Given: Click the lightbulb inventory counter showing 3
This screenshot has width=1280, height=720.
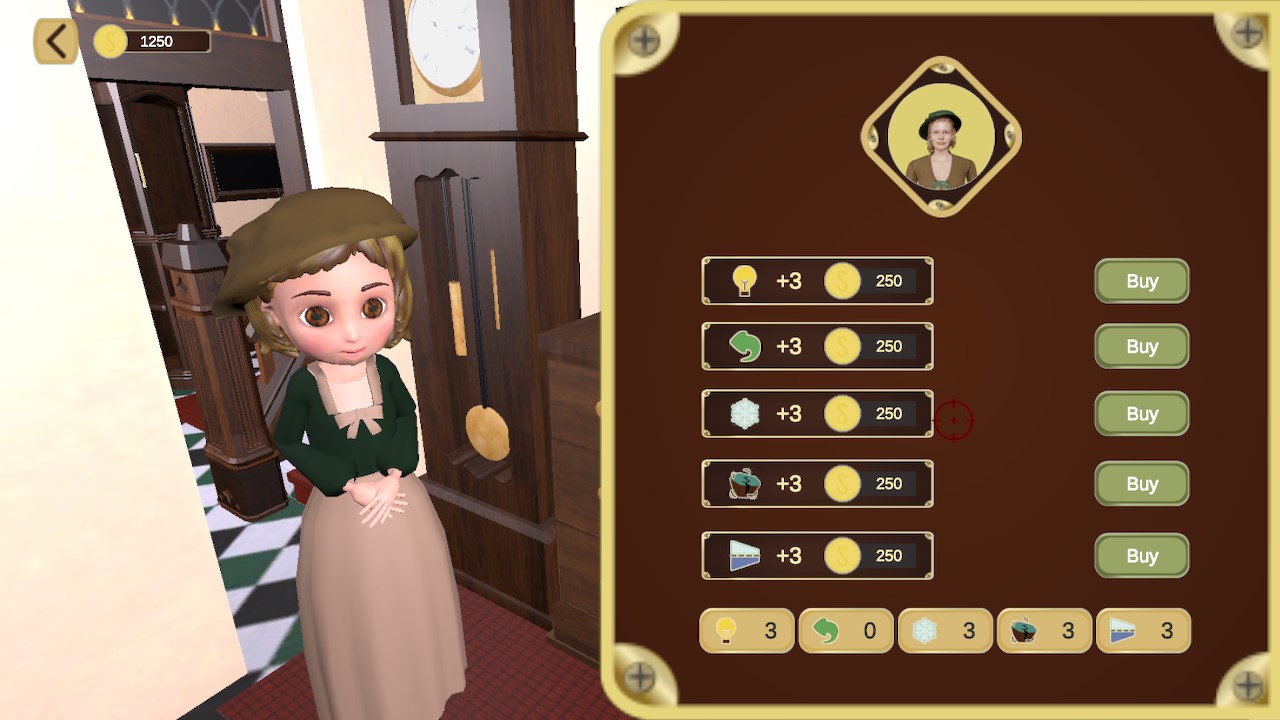Looking at the screenshot, I should coord(746,631).
